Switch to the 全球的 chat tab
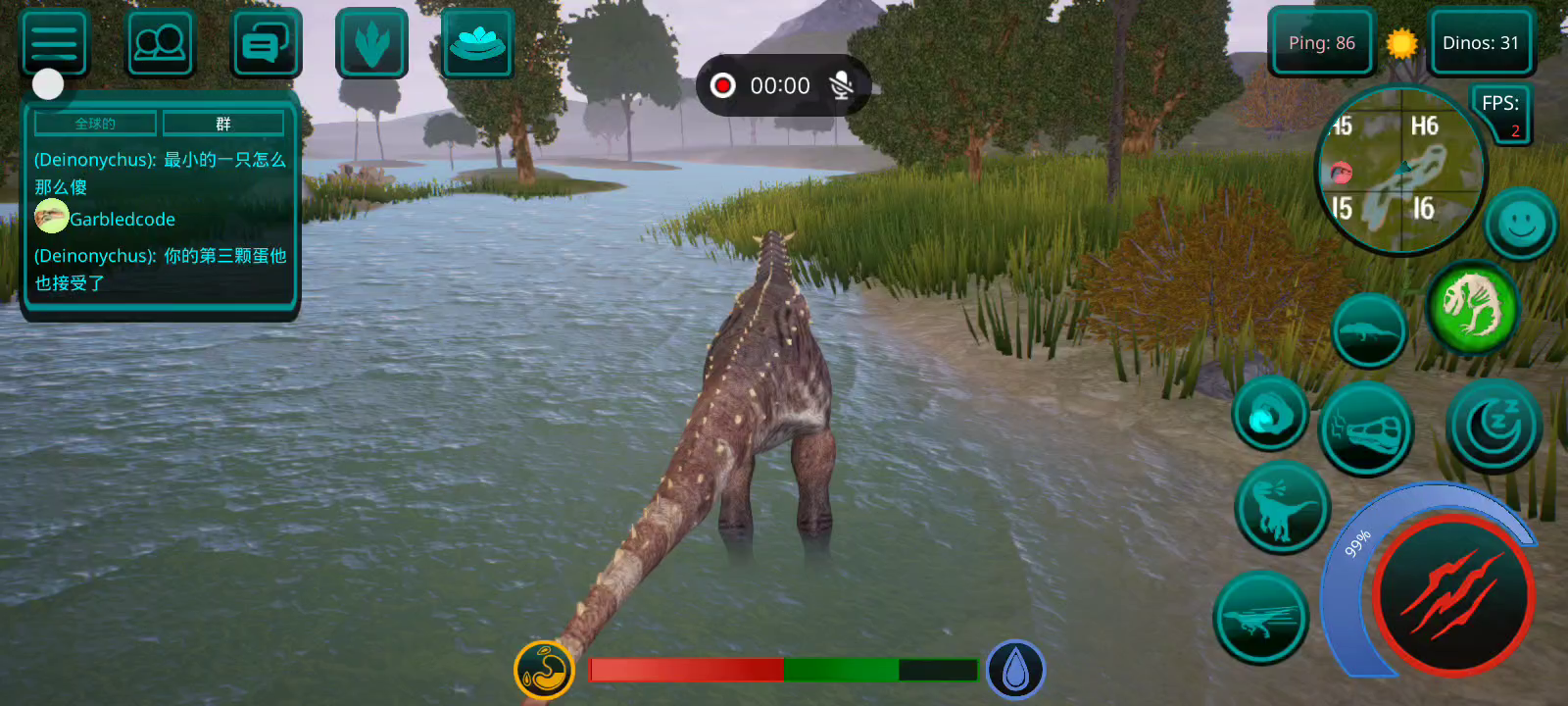Screen dimensions: 1568x706 tap(95, 124)
